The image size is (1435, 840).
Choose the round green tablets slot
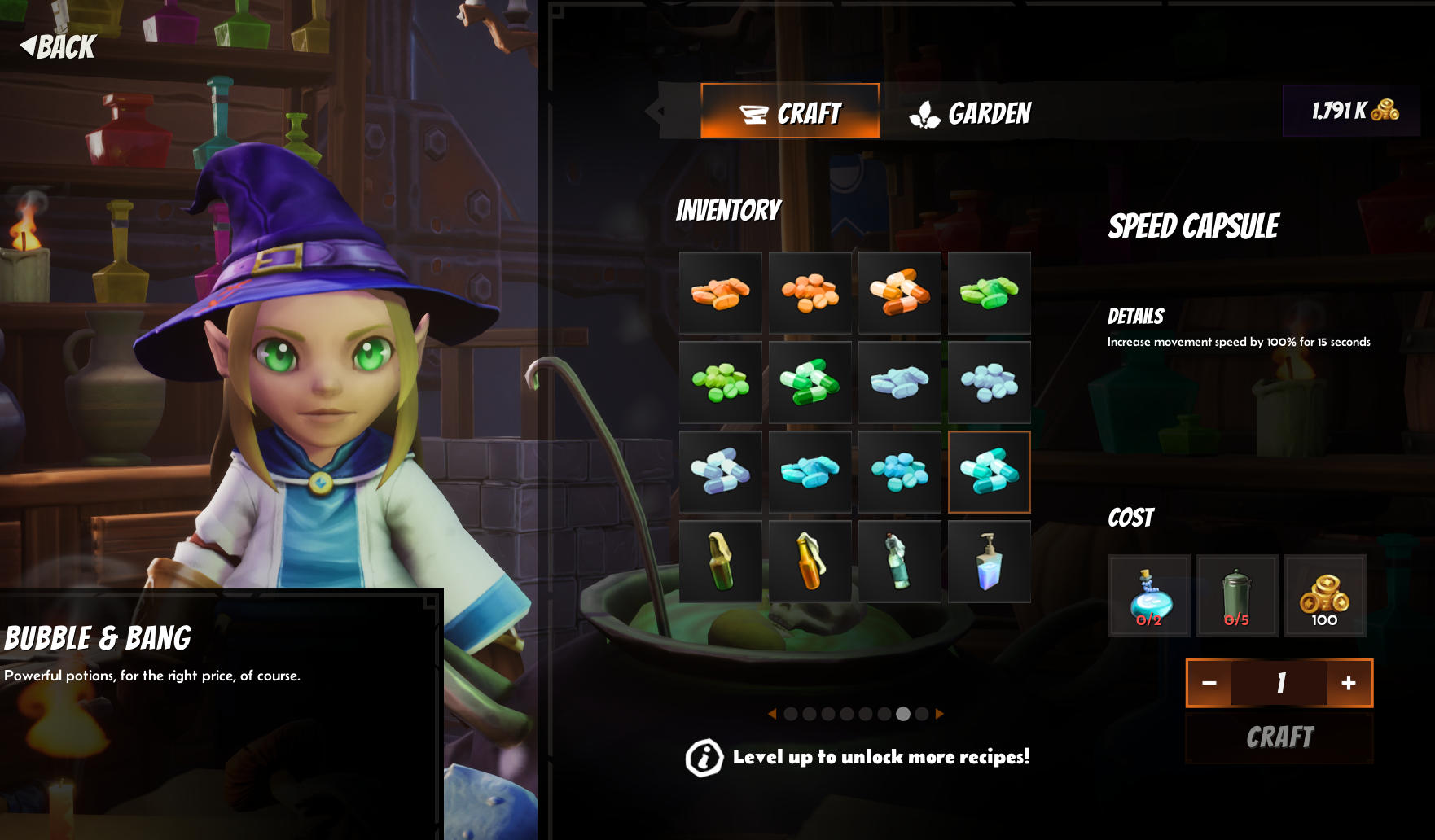[x=720, y=383]
